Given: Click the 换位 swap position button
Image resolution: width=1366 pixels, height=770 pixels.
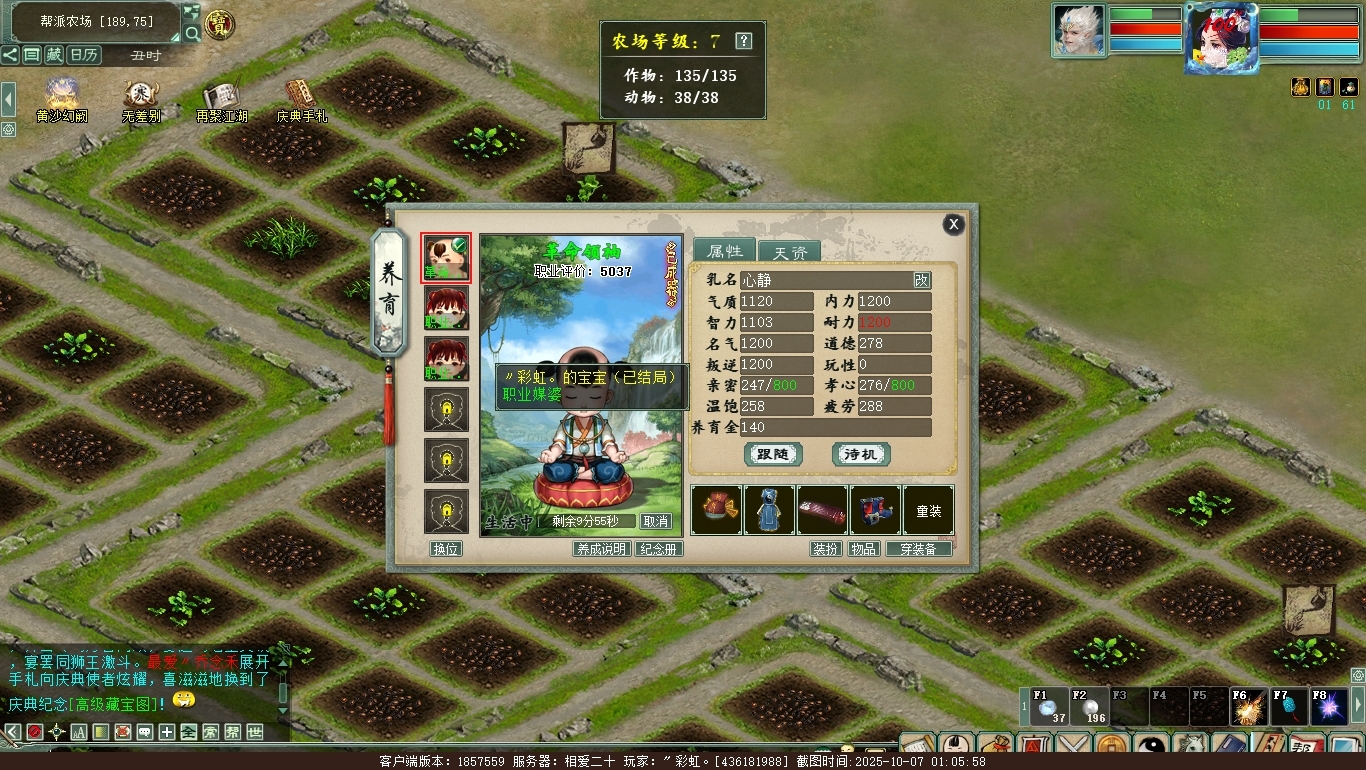Looking at the screenshot, I should [x=445, y=549].
